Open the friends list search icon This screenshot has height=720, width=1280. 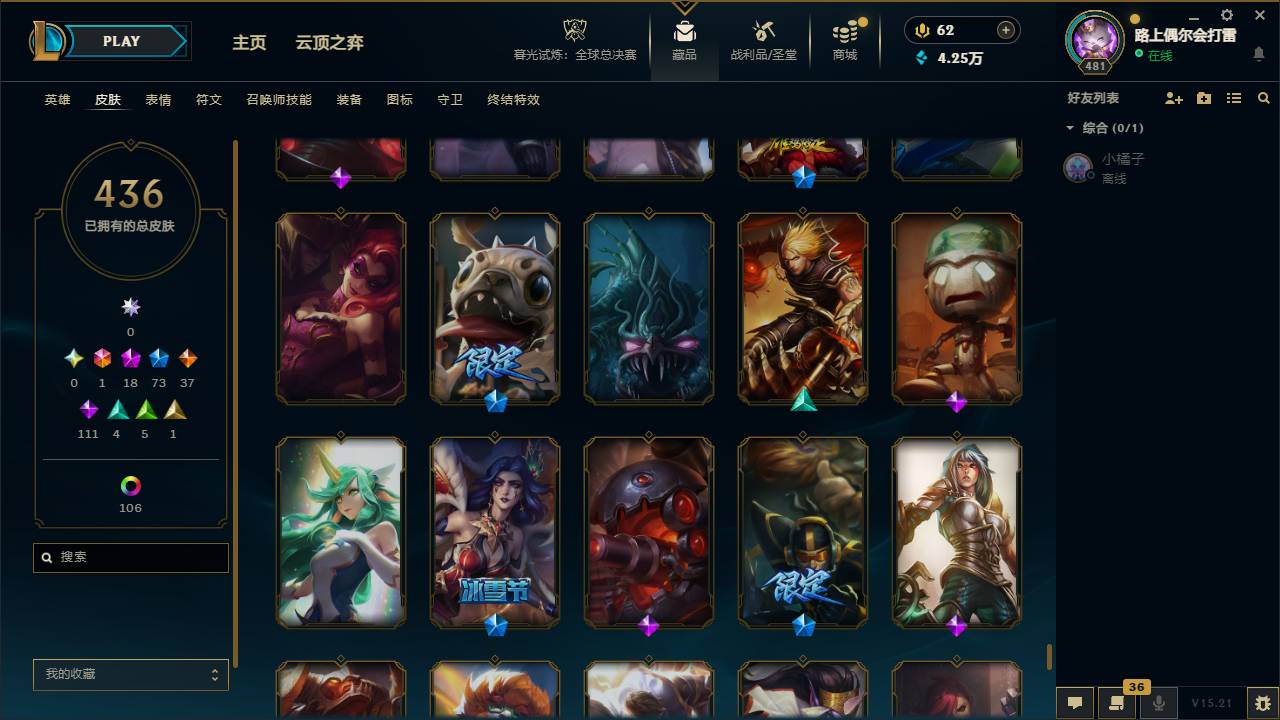(1264, 98)
